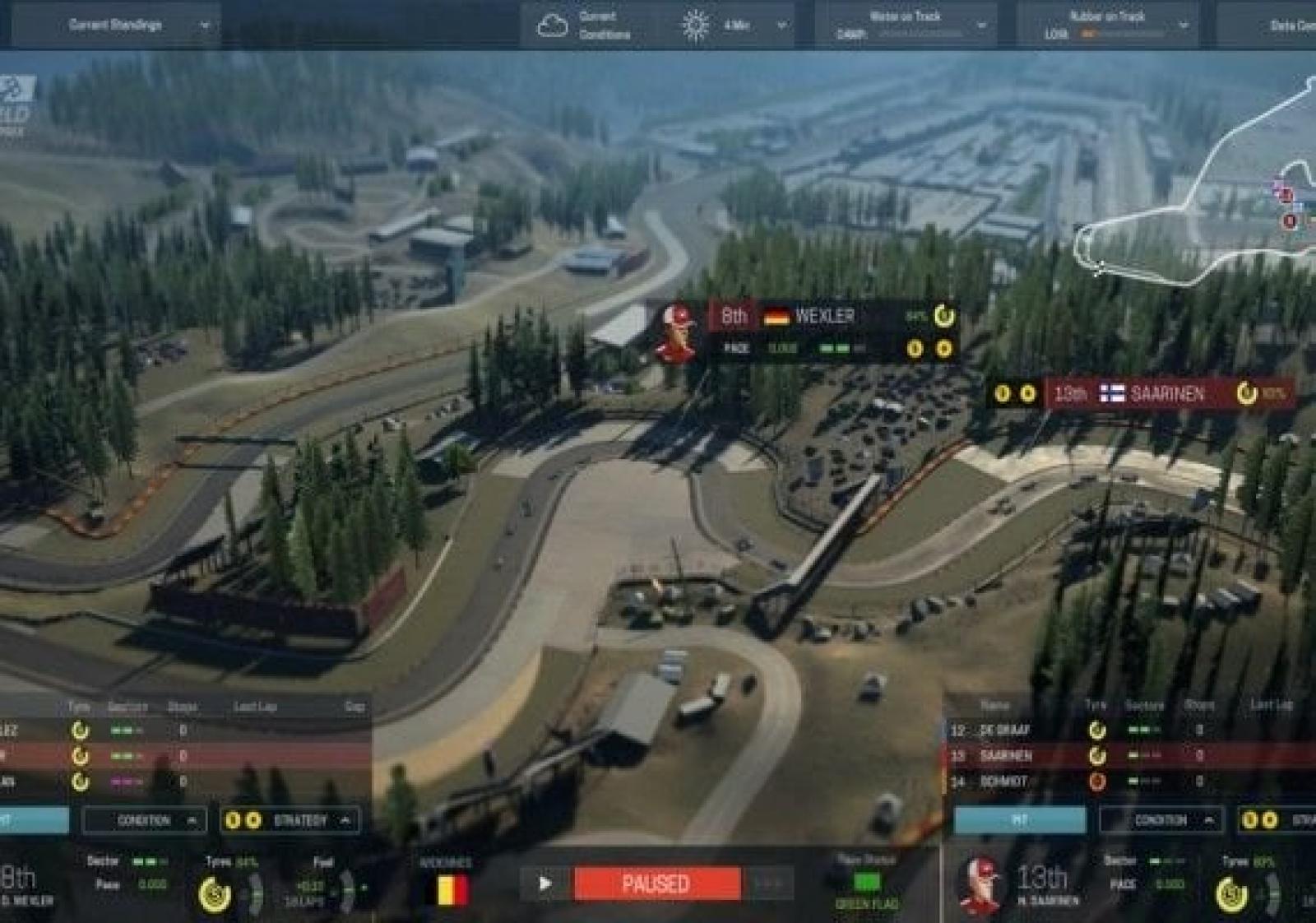Open Wexler's Condition panel

tap(145, 820)
